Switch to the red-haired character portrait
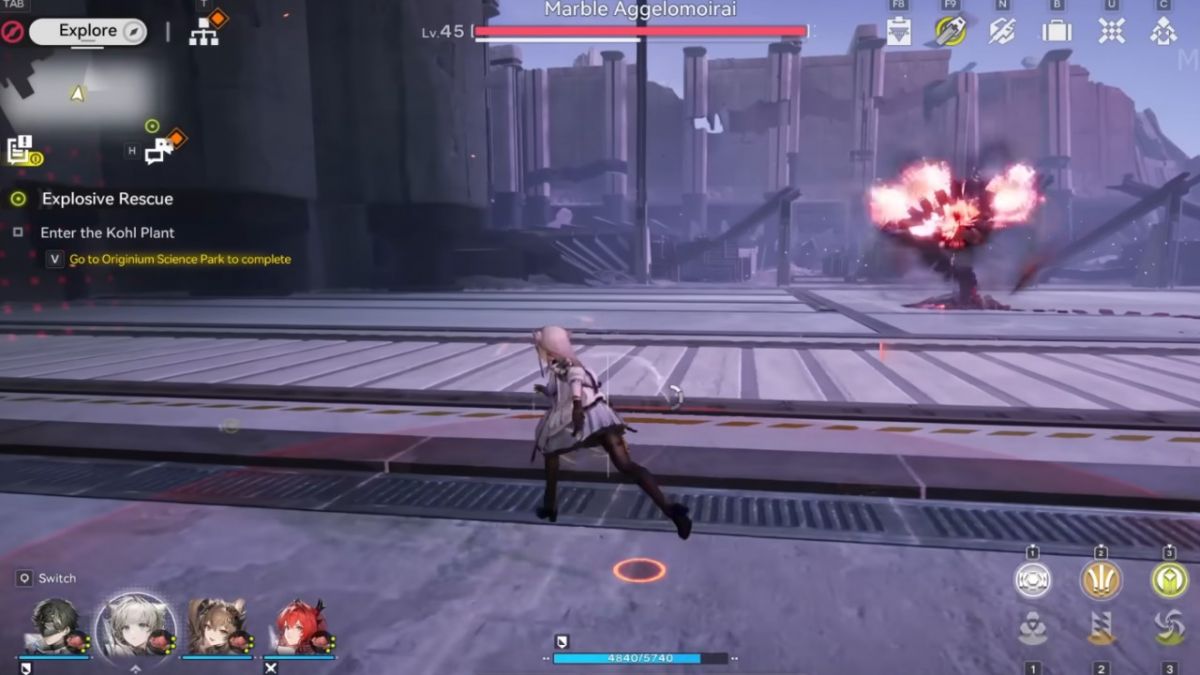The width and height of the screenshot is (1200, 675). pos(300,627)
